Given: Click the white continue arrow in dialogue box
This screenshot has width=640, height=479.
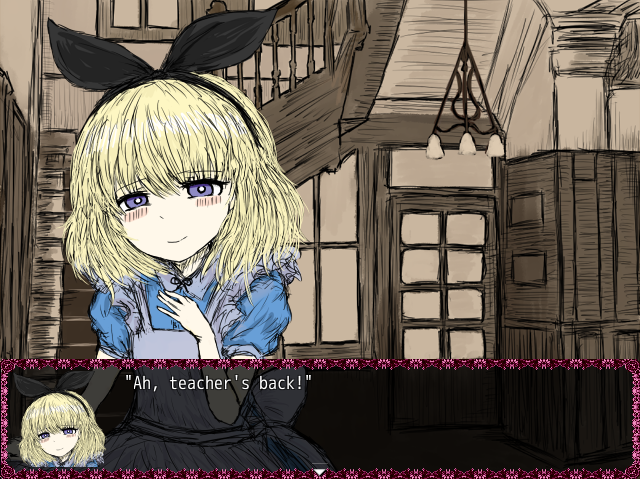Looking at the screenshot, I should click(x=319, y=469).
